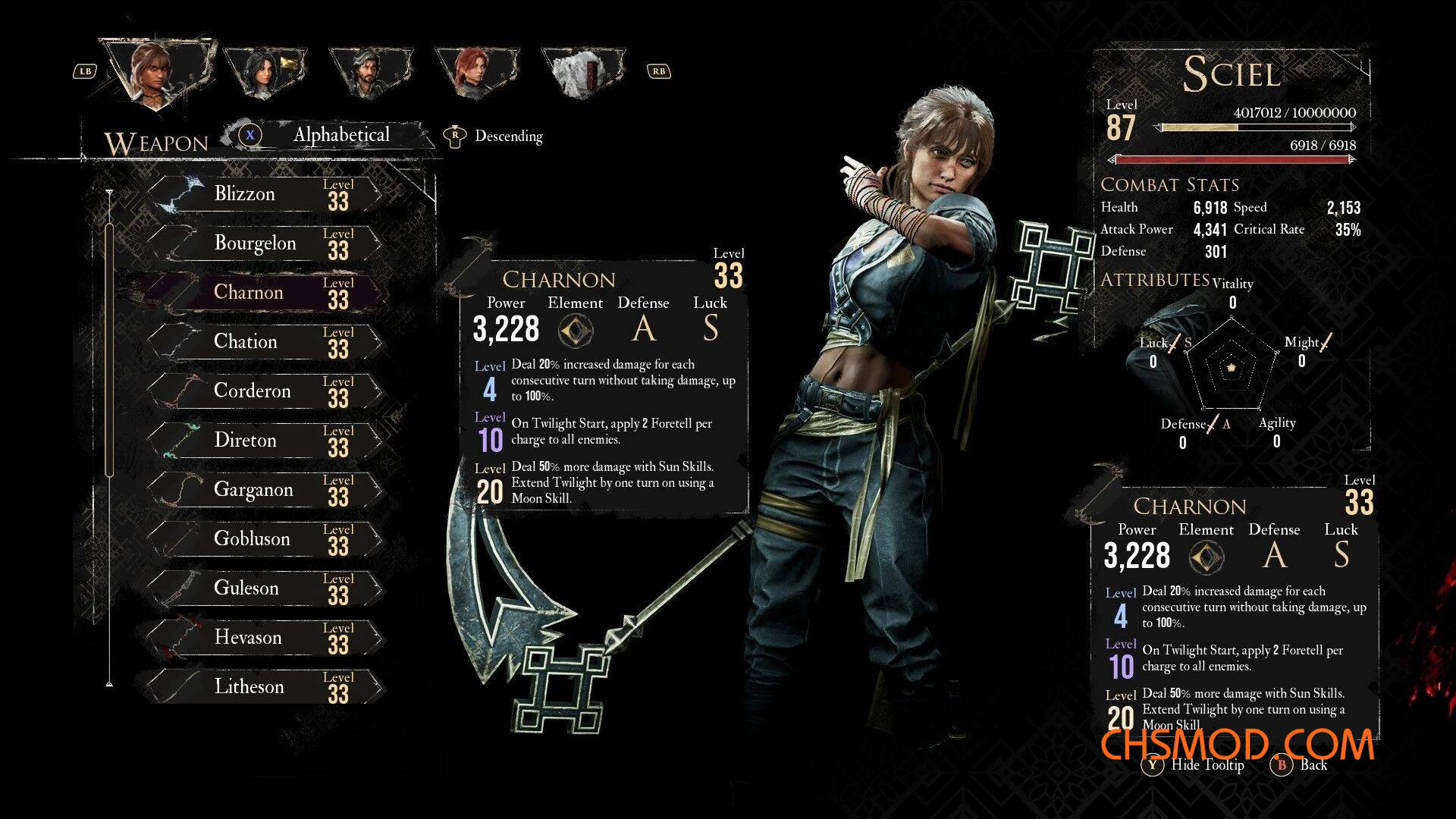1456x819 pixels.
Task: Toggle the Descending sort order
Action: [497, 136]
